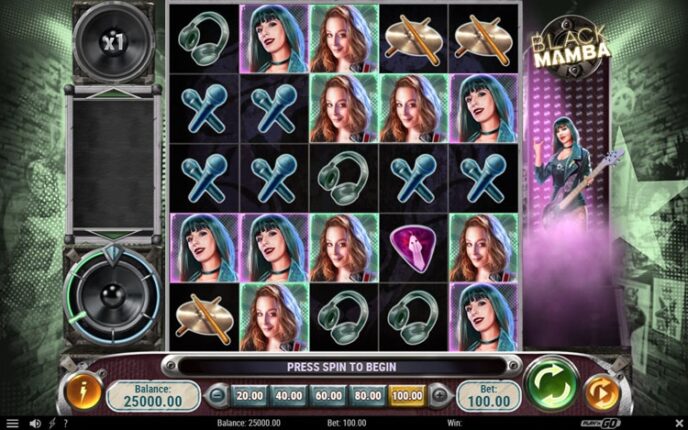Pick the 80.00 bet amount

[368, 396]
